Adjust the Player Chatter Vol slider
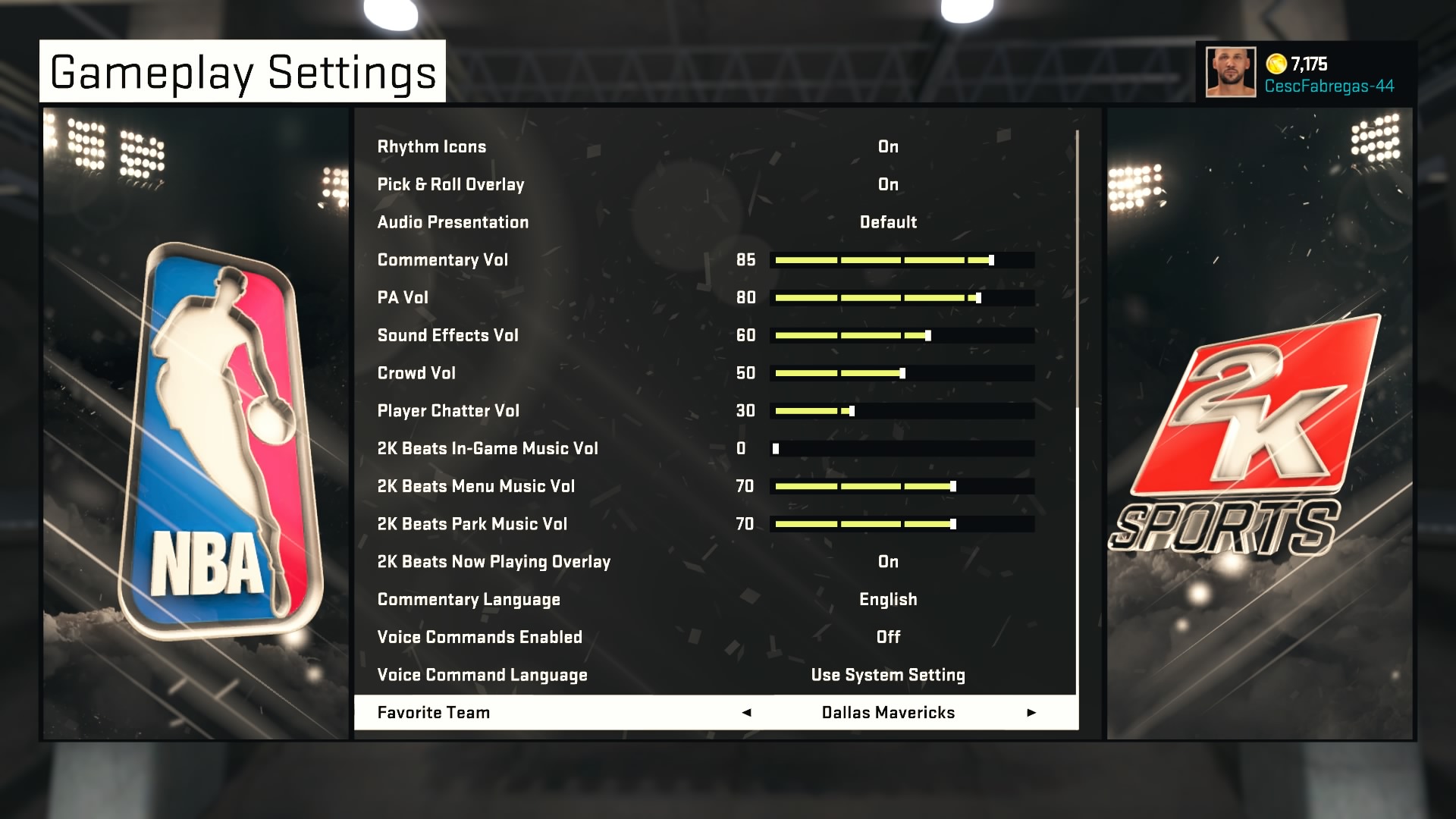This screenshot has height=819, width=1456. point(902,411)
